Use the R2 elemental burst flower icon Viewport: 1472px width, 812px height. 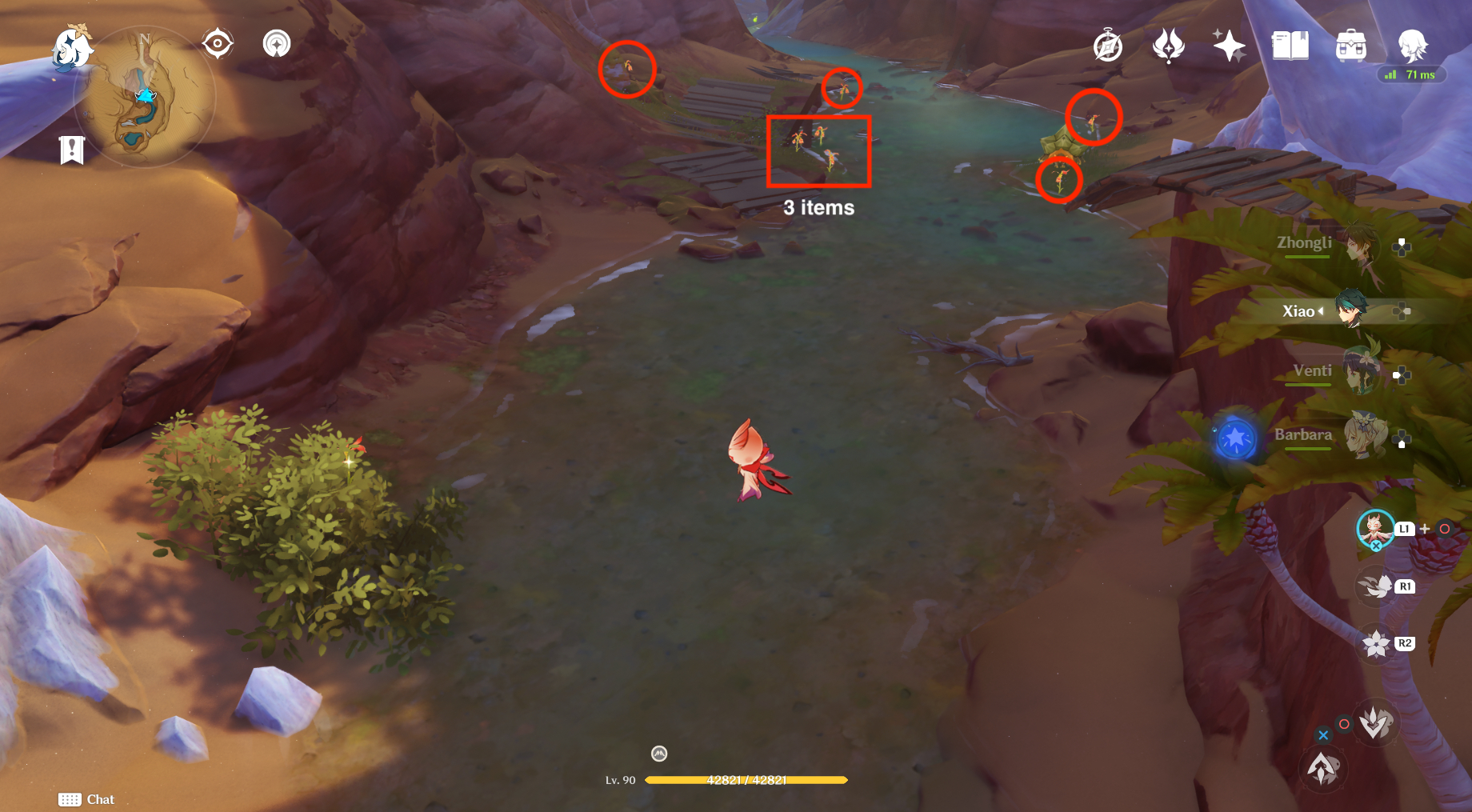[1378, 642]
